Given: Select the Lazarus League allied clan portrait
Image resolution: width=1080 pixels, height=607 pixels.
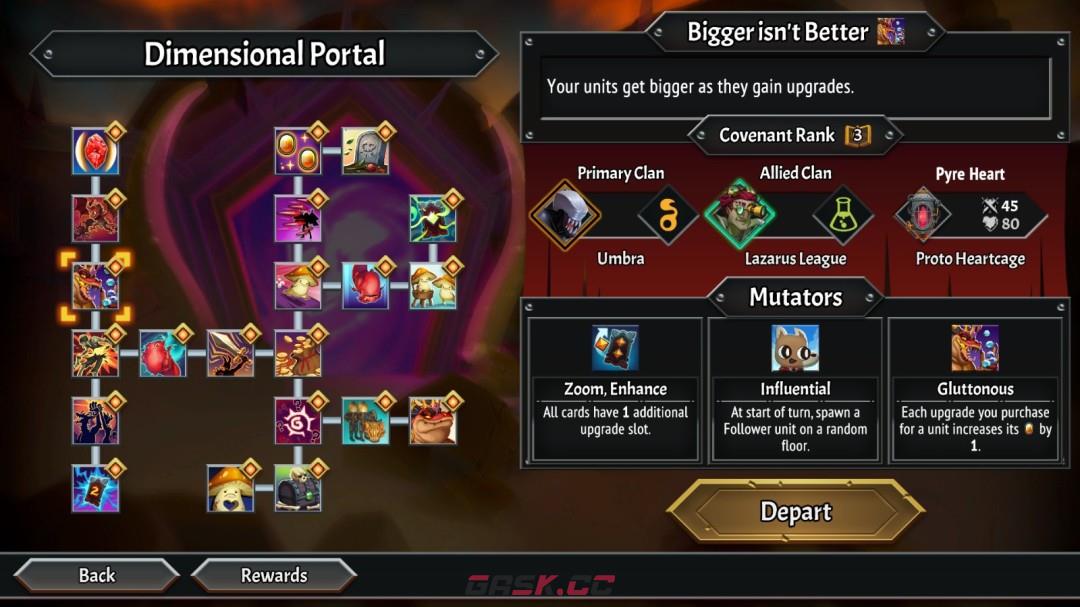Looking at the screenshot, I should point(740,214).
